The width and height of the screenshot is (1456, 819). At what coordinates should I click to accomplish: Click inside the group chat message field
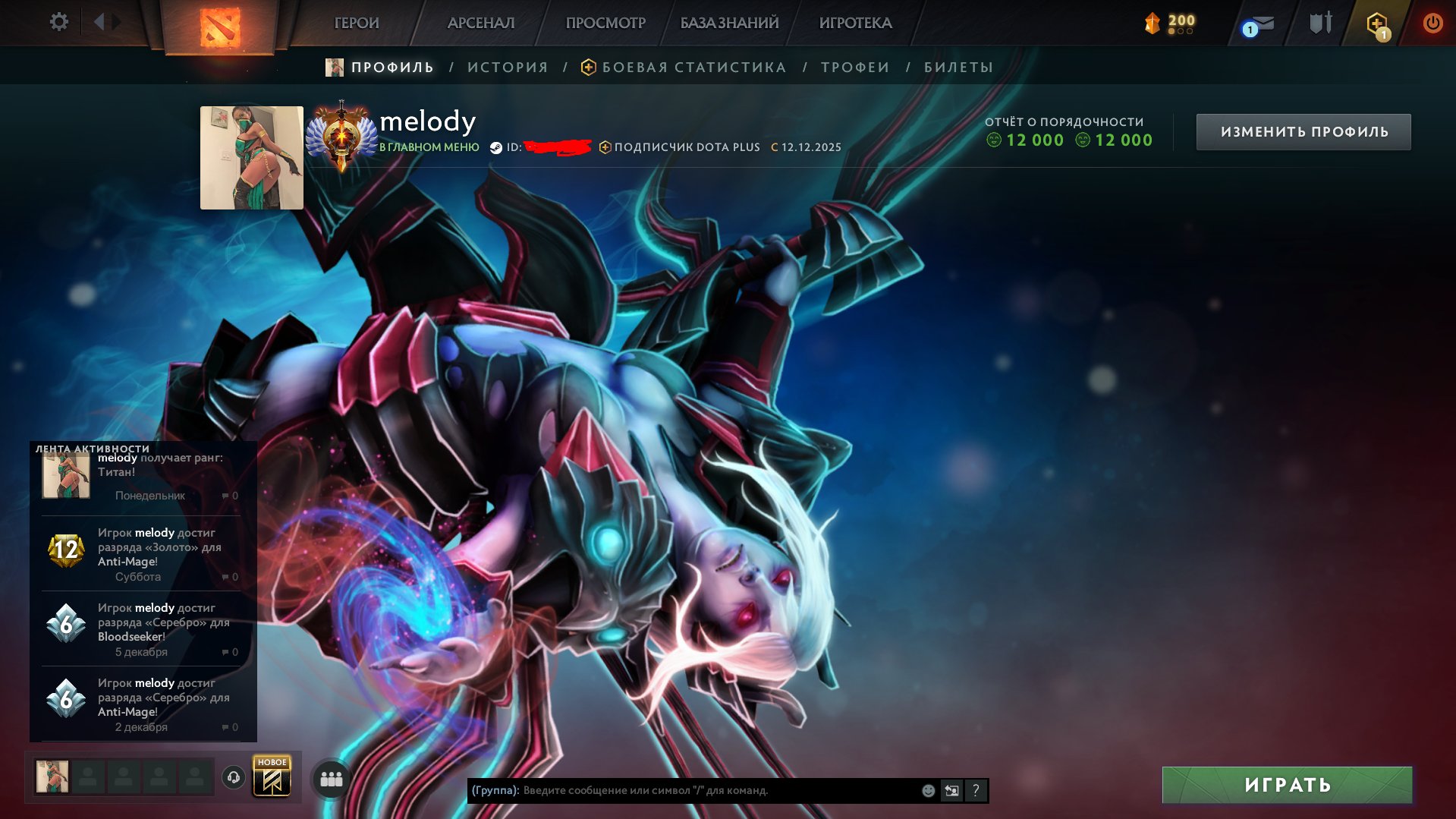click(x=683, y=790)
